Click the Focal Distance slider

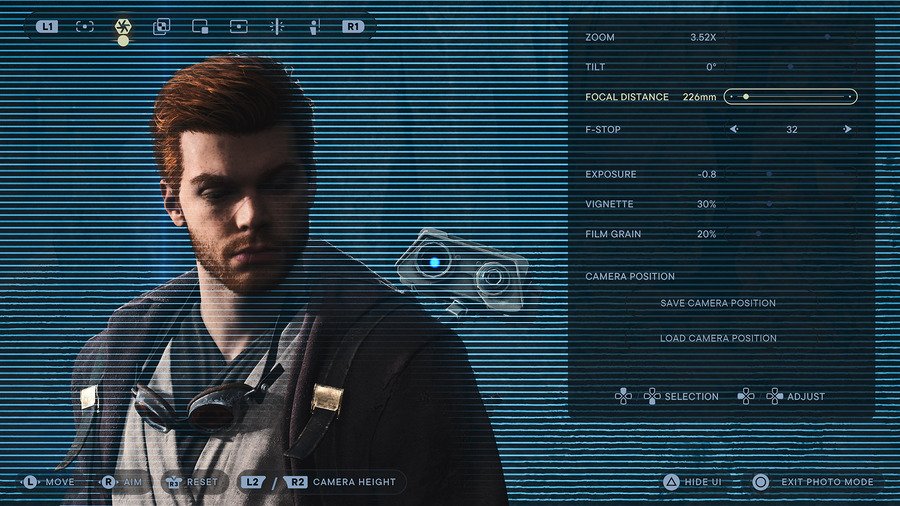point(790,97)
